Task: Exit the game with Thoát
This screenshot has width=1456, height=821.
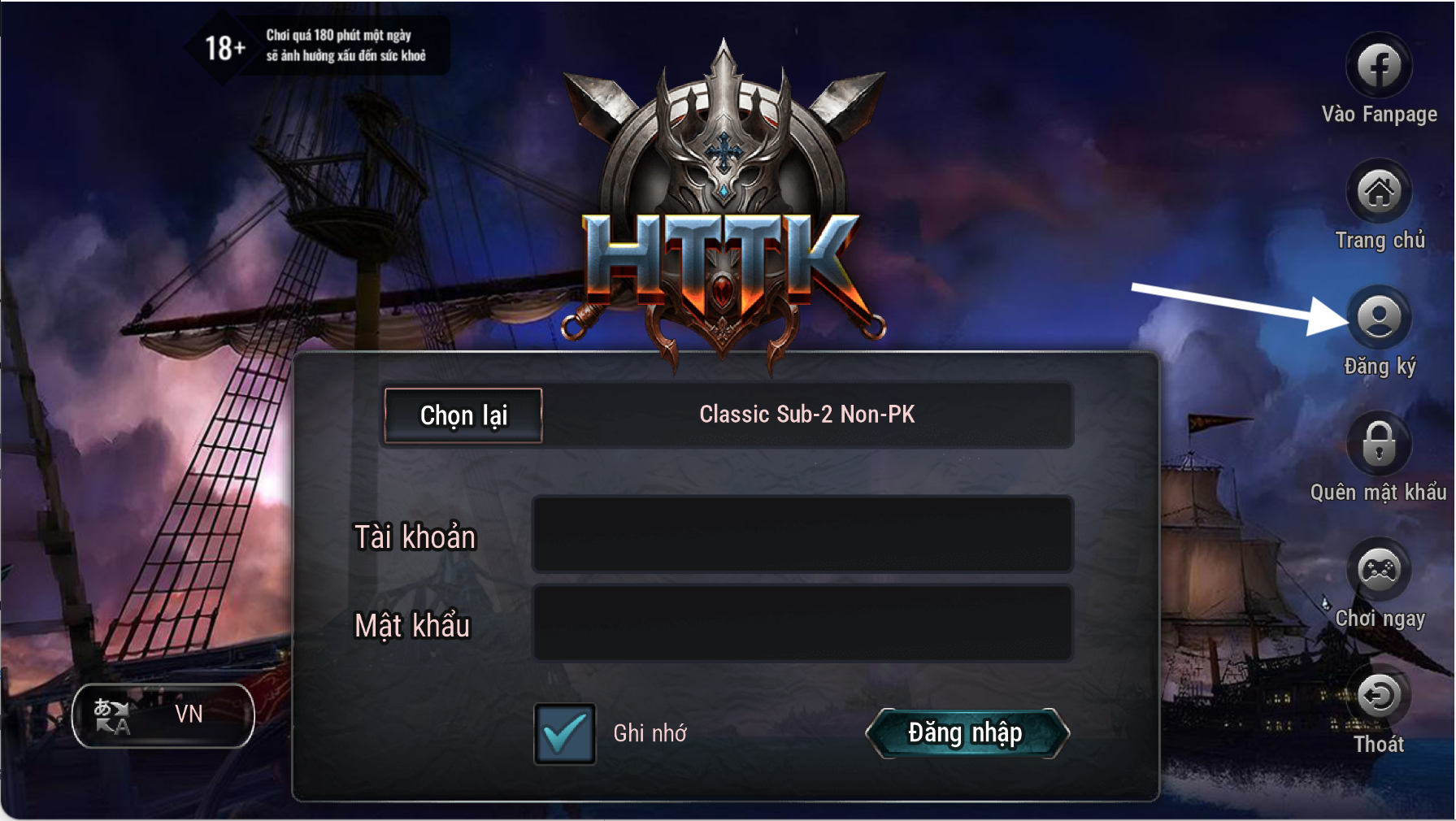Action: (1379, 697)
